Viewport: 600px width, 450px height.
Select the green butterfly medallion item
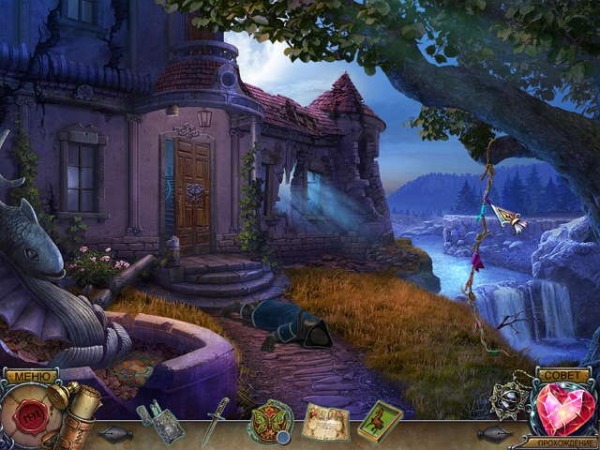pos(270,420)
